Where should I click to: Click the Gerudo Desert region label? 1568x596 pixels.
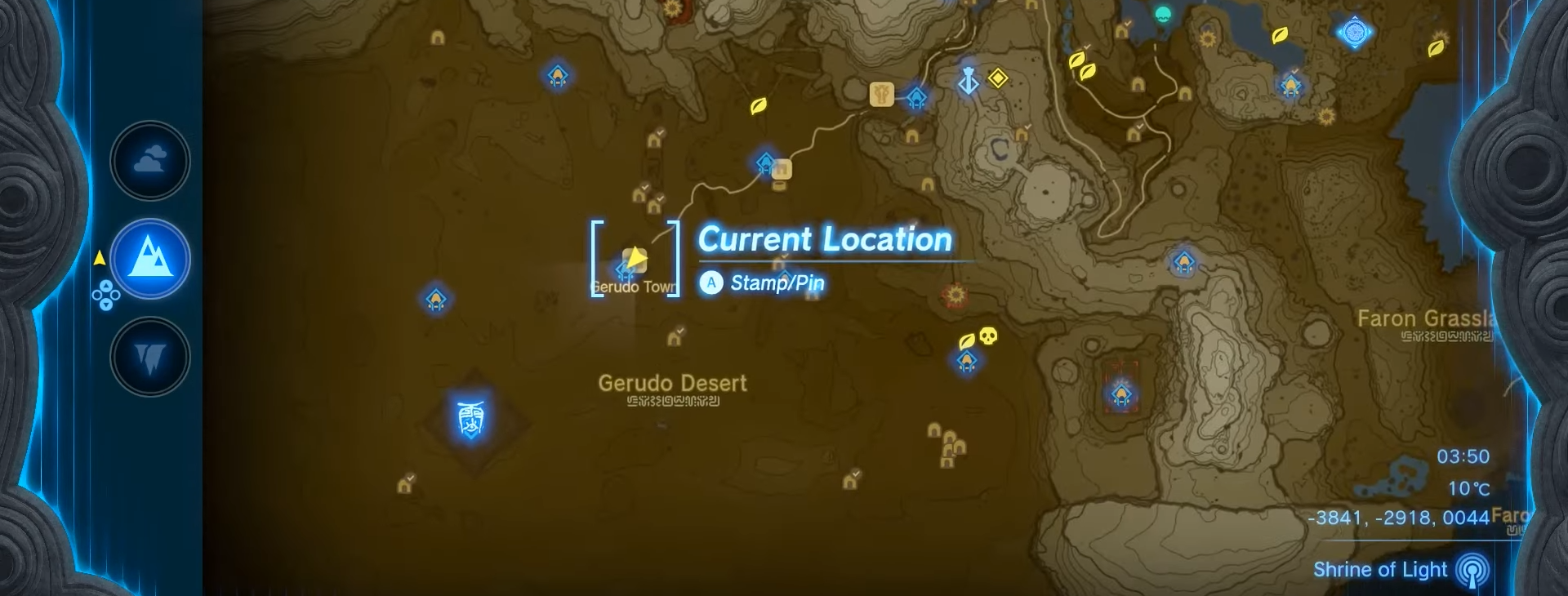(x=672, y=383)
